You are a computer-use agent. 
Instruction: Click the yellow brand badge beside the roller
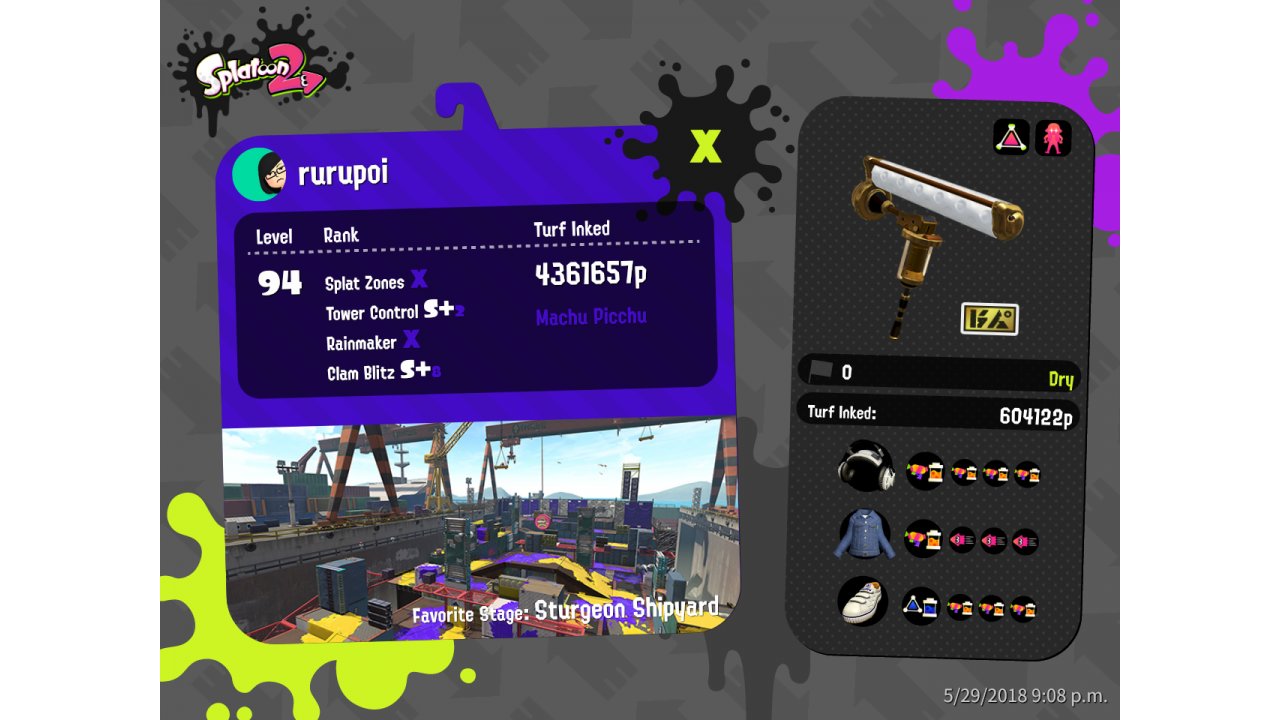(x=989, y=319)
